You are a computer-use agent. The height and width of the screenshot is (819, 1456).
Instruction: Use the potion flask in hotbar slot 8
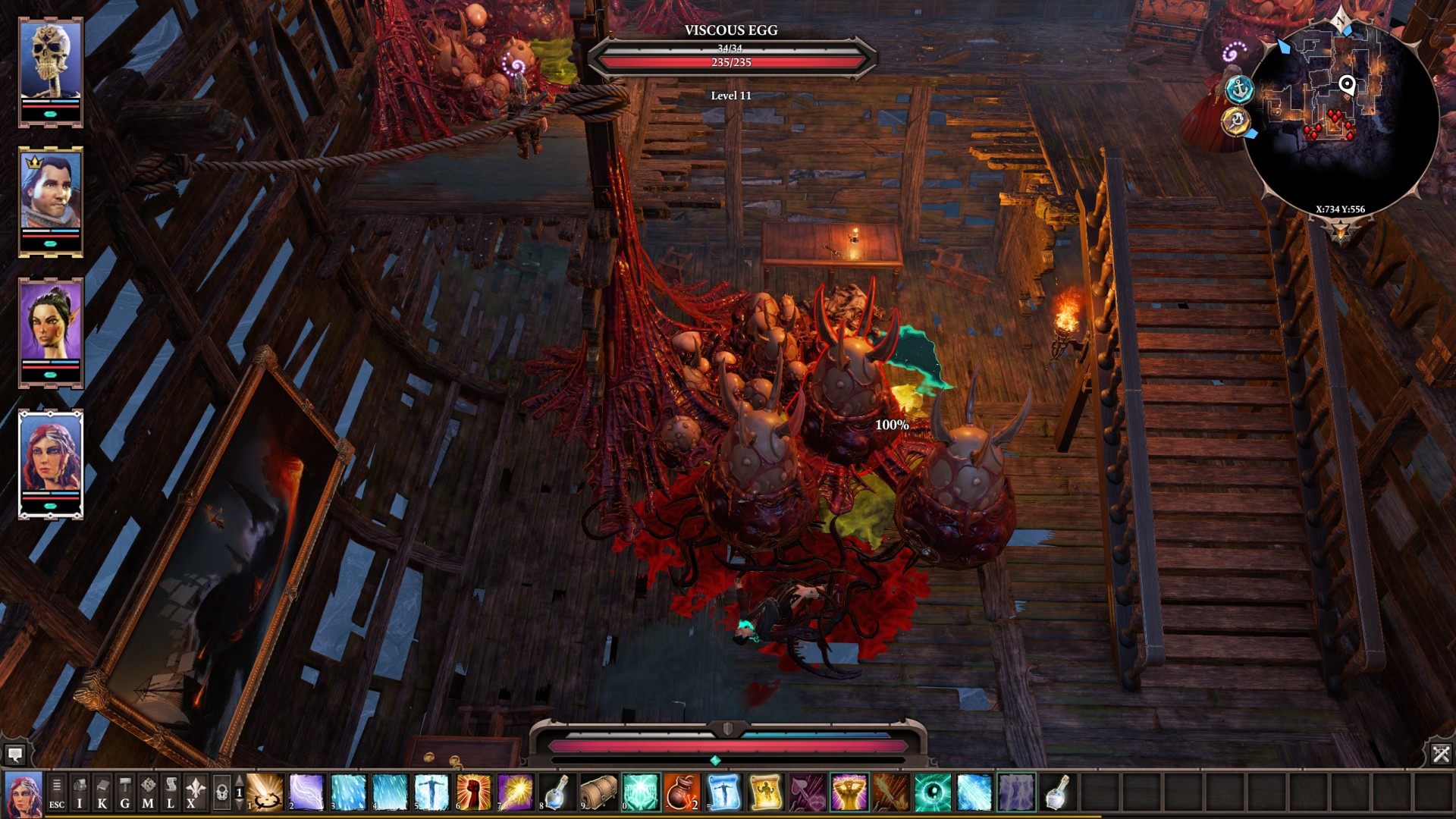(x=557, y=792)
